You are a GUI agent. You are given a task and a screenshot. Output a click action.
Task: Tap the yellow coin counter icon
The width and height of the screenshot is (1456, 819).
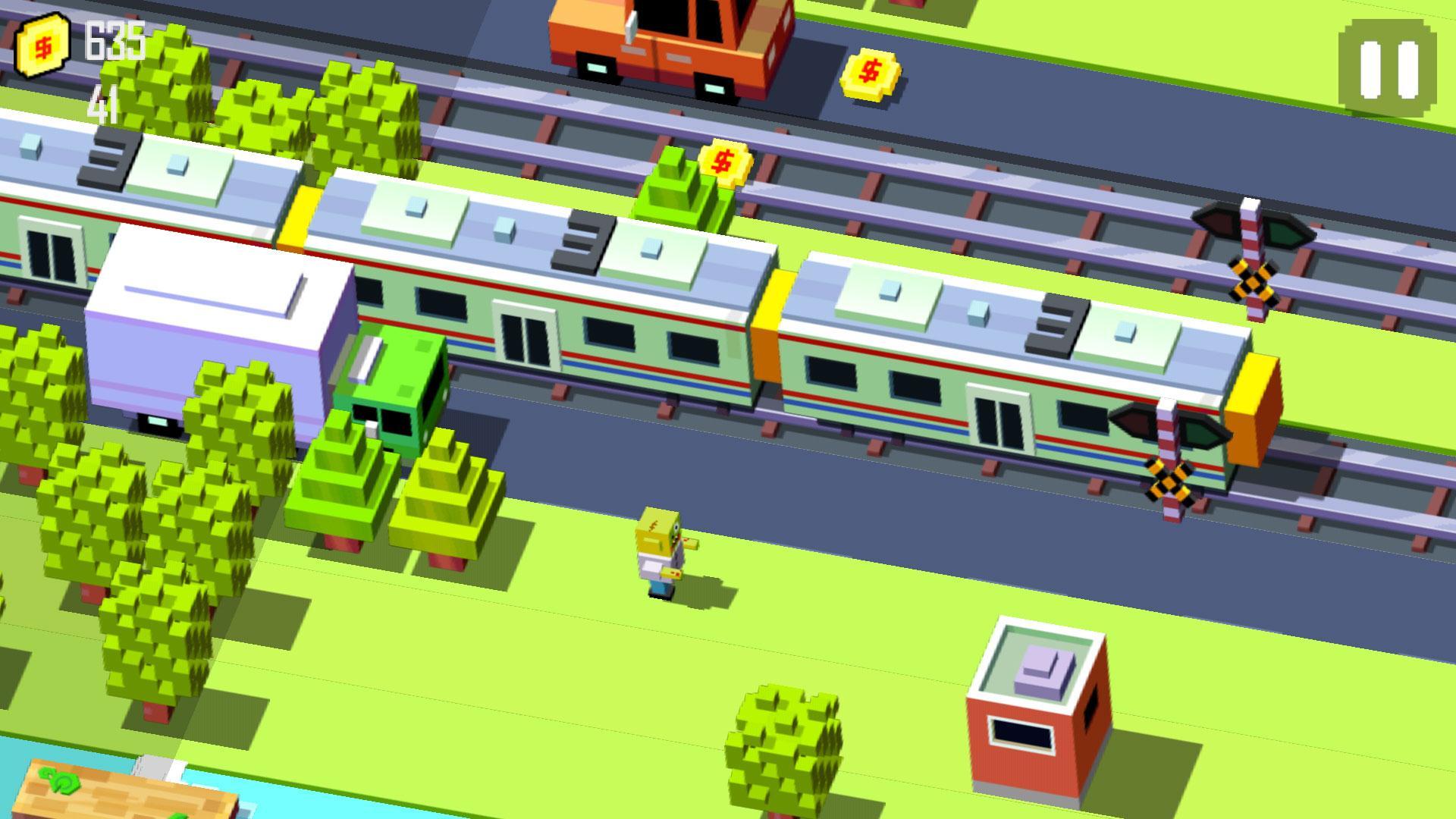43,47
